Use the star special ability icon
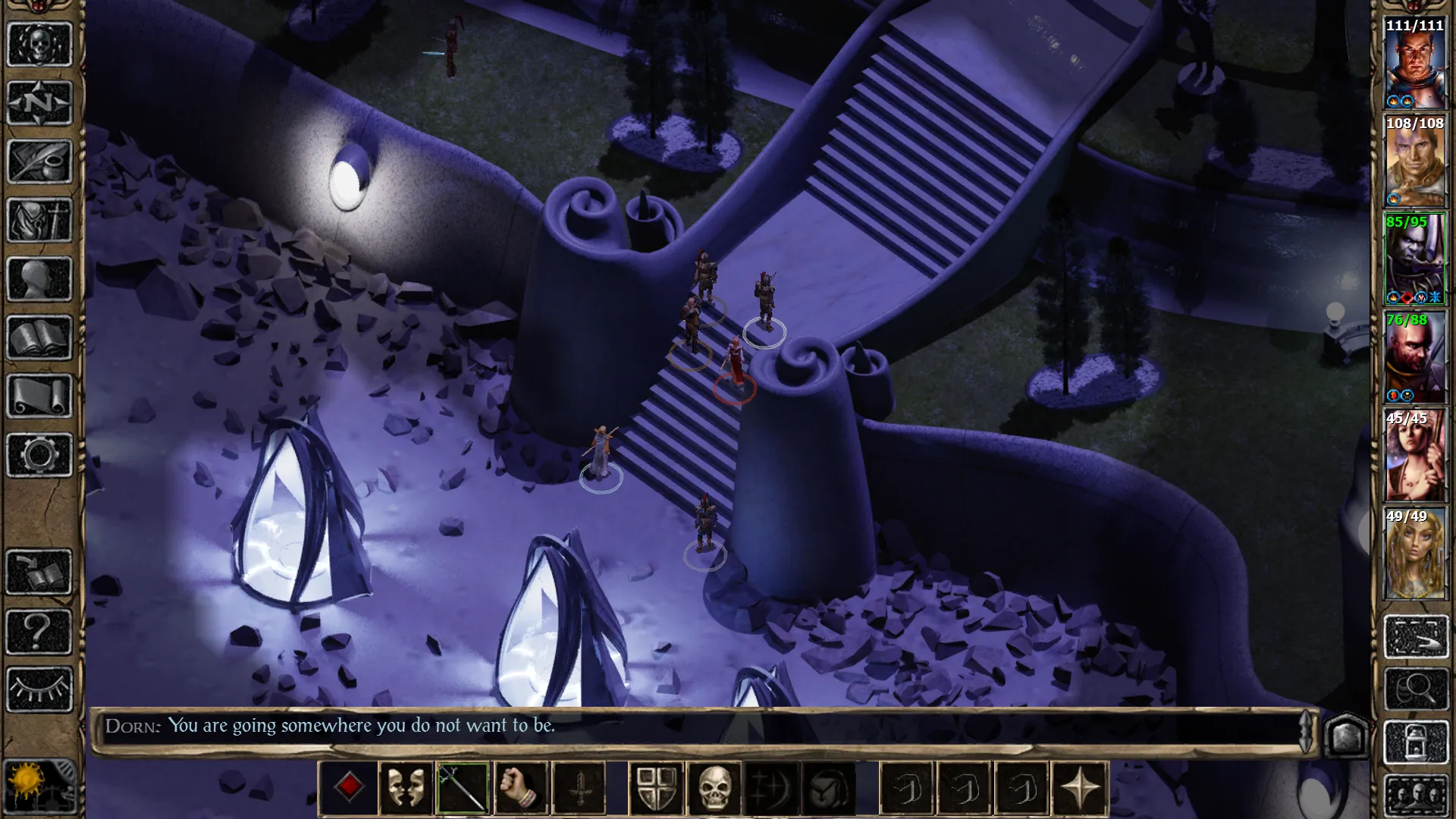Viewport: 1456px width, 819px height. pyautogui.click(x=1082, y=787)
